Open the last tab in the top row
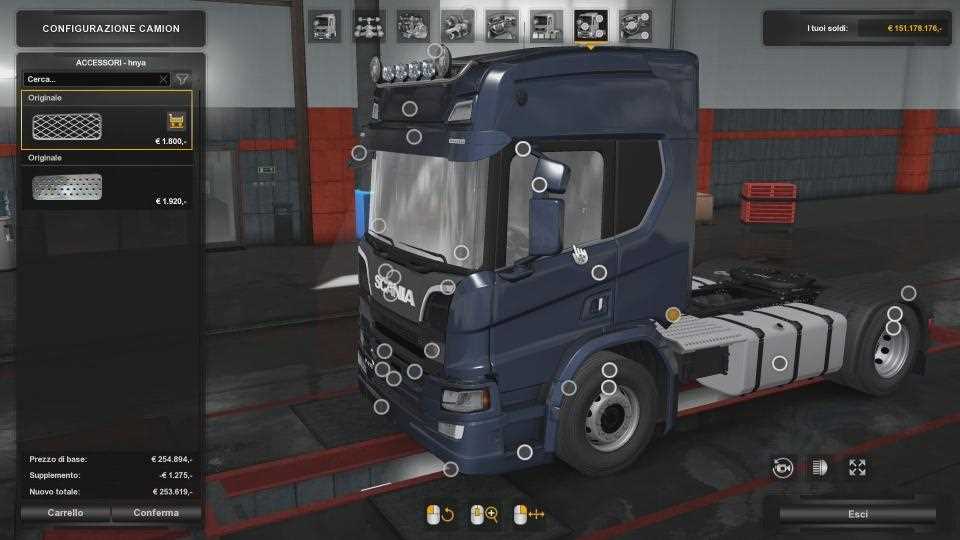Screen dimensions: 960x540 click(x=634, y=24)
